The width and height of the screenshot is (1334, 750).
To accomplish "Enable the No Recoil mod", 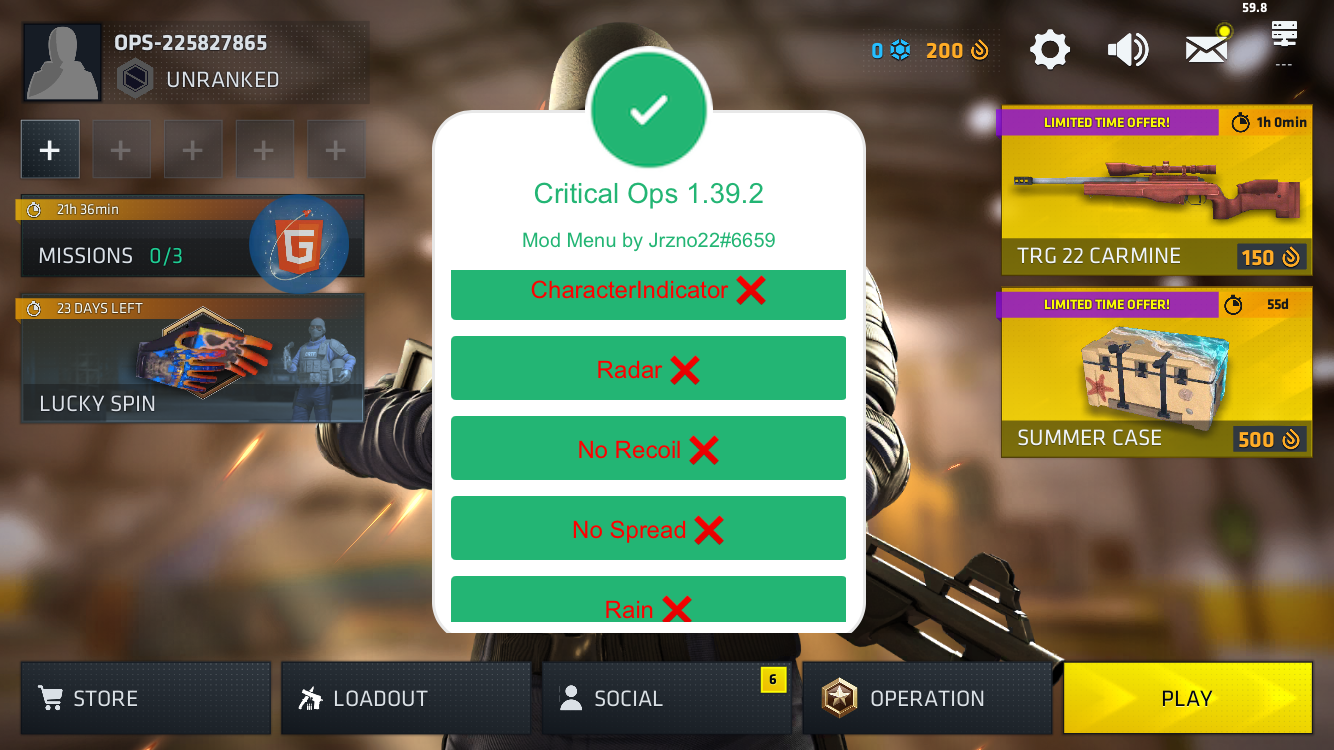I will [x=648, y=448].
